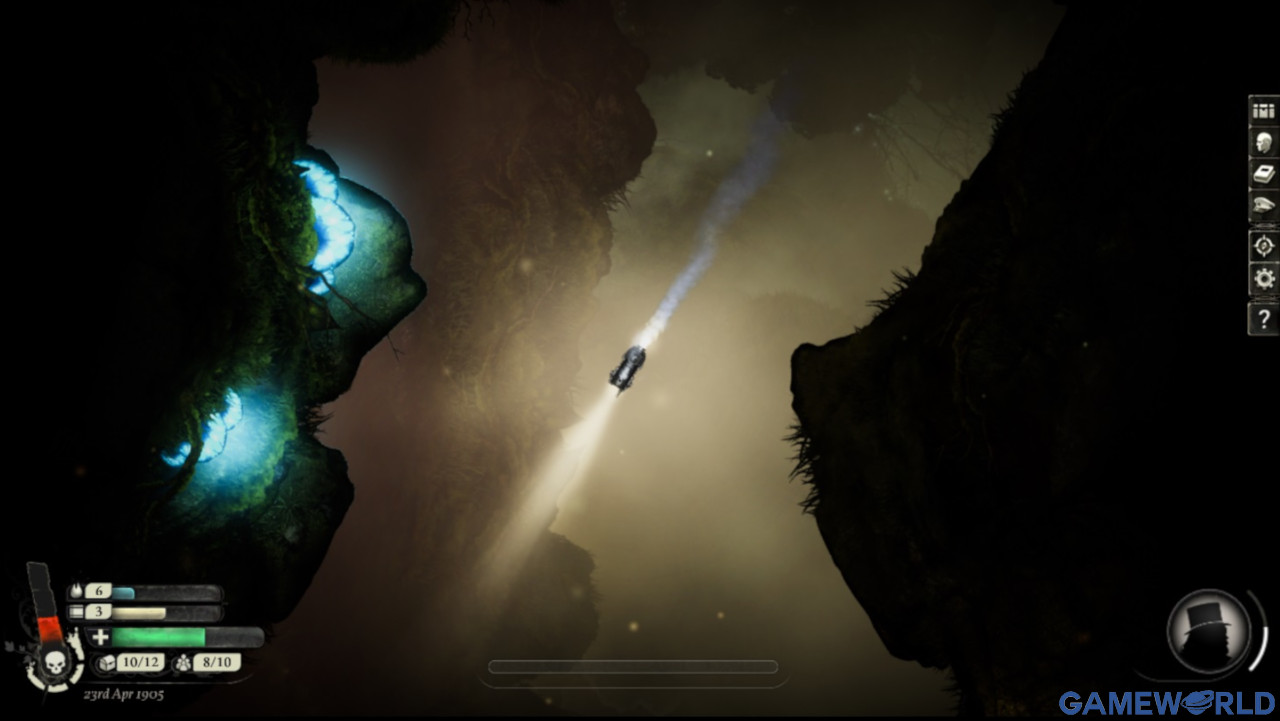Click the date 23rd Apr 1905
Image resolution: width=1280 pixels, height=721 pixels.
coord(124,693)
